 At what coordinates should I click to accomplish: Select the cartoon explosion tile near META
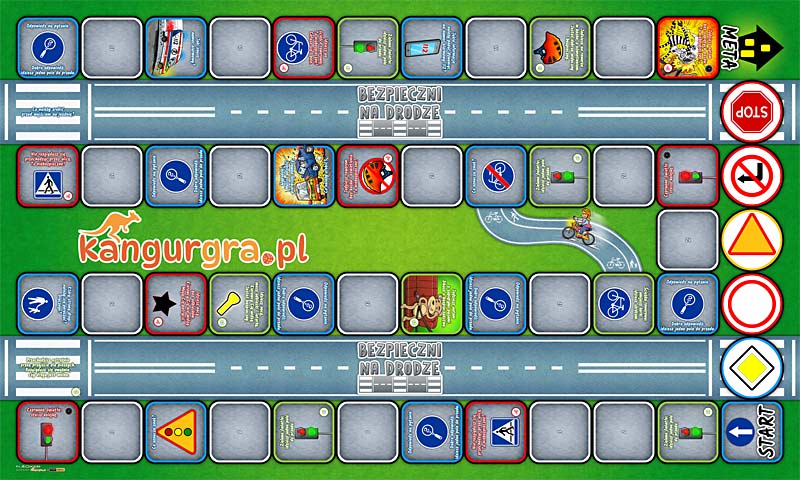click(x=688, y=47)
